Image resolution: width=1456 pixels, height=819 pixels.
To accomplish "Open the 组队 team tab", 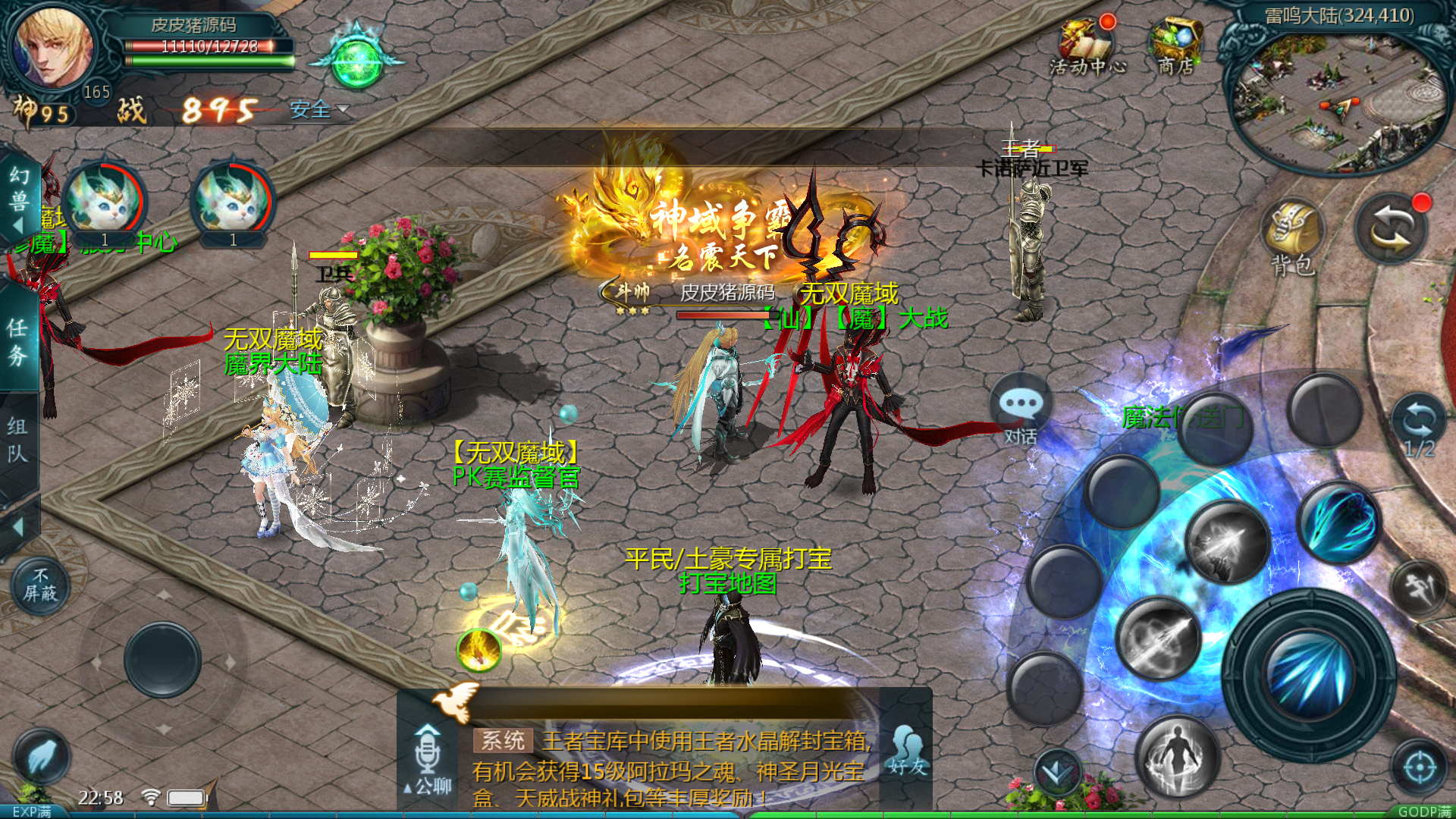I will coord(18,440).
